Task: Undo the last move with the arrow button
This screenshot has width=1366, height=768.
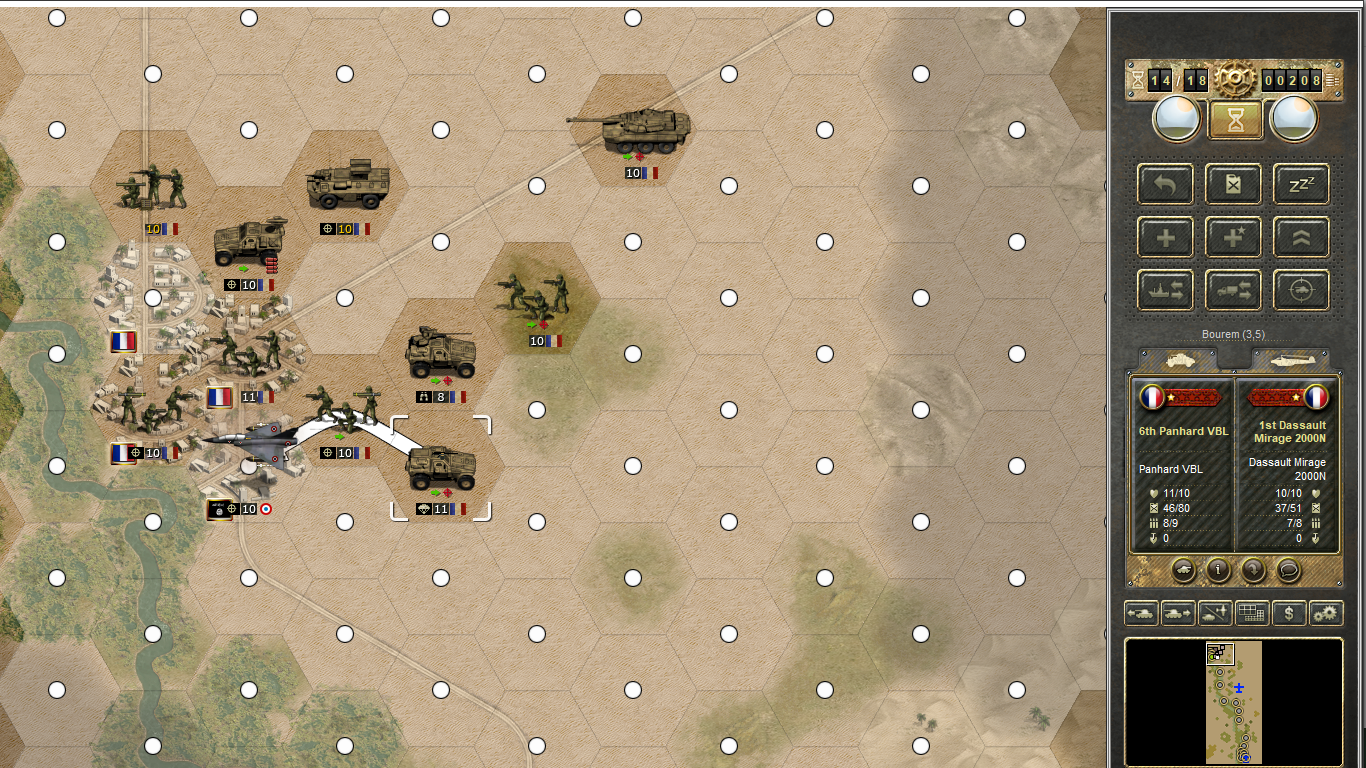Action: [1165, 184]
